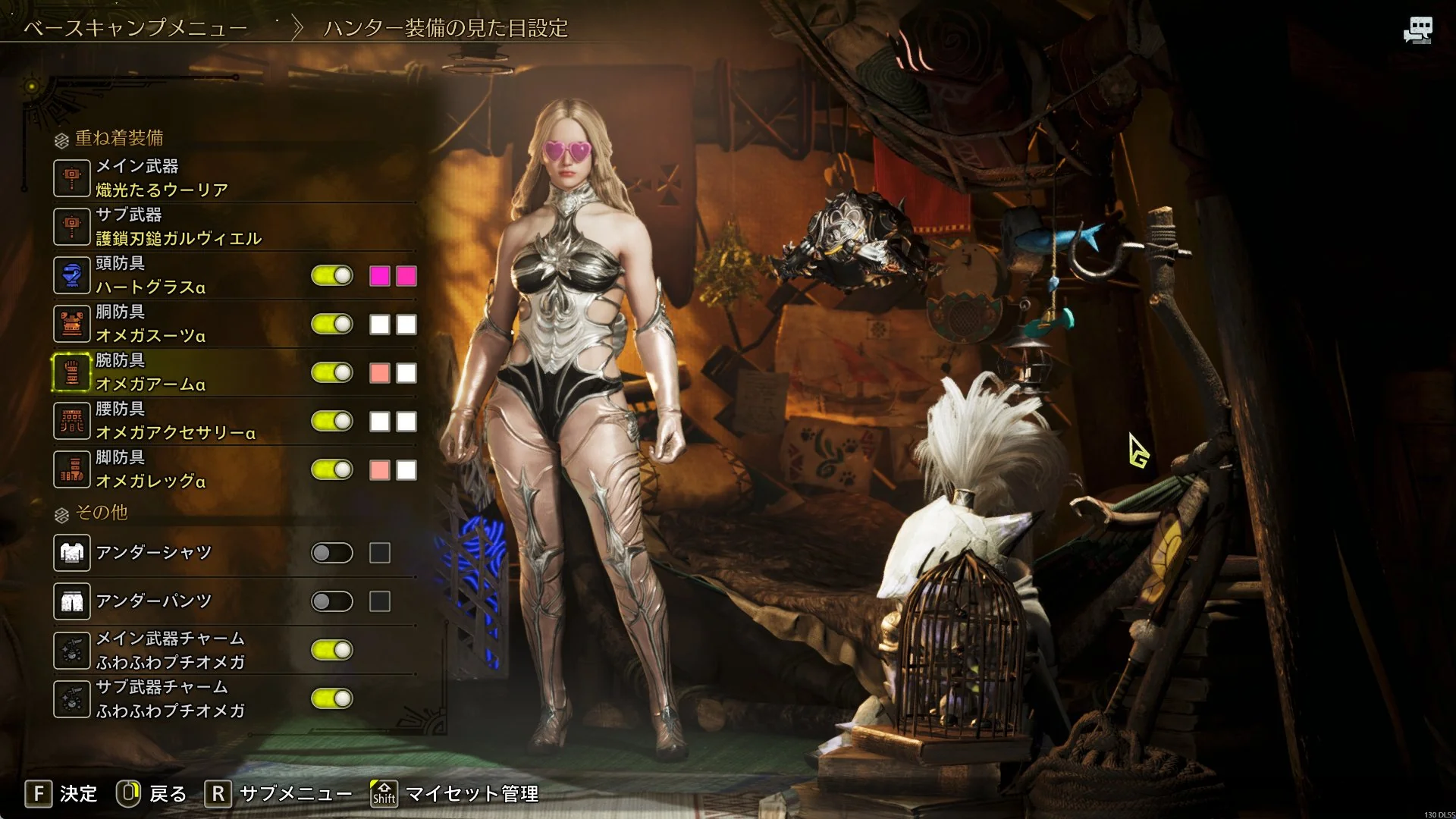This screenshot has width=1456, height=819.
Task: Toggle head armor ハートグラスα visibility switch
Action: [332, 275]
